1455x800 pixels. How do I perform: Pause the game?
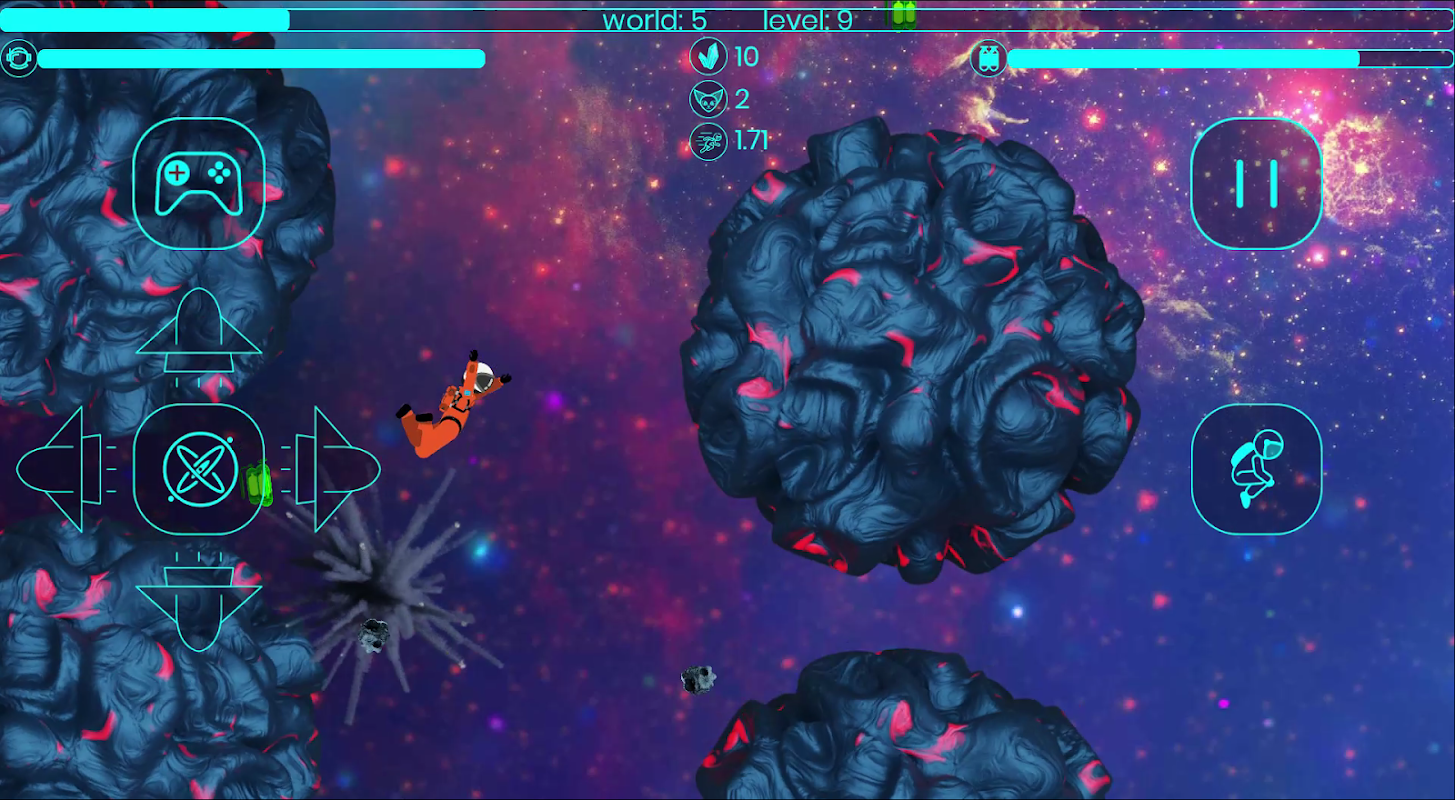click(x=1256, y=183)
